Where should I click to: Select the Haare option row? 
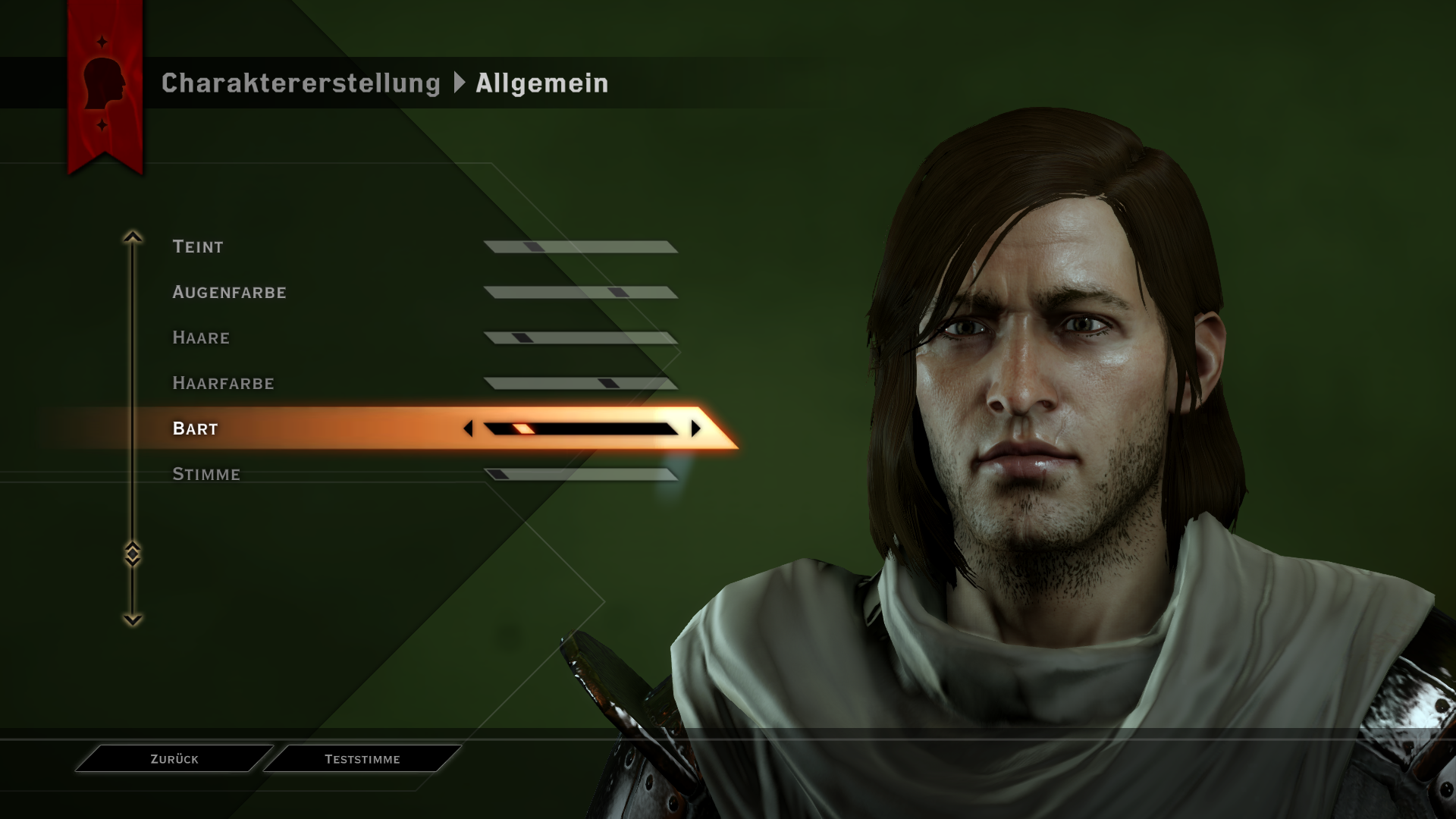click(201, 337)
